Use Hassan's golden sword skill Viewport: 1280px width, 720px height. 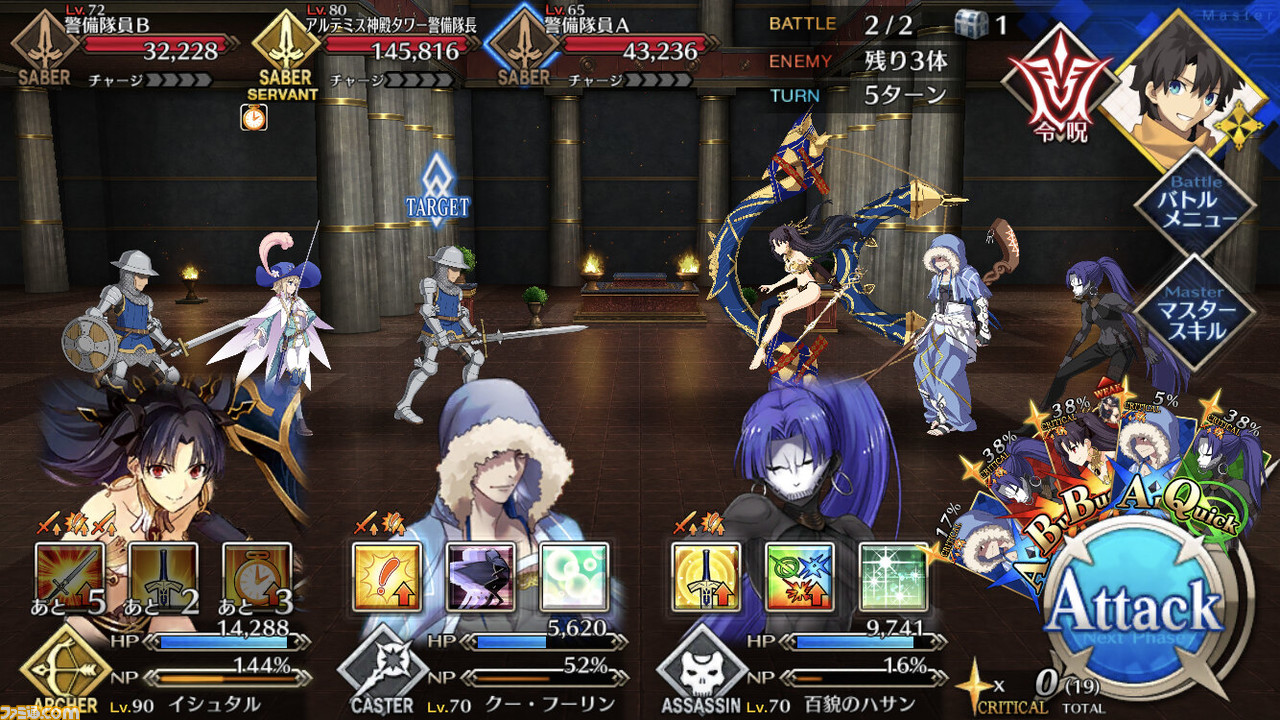(706, 577)
